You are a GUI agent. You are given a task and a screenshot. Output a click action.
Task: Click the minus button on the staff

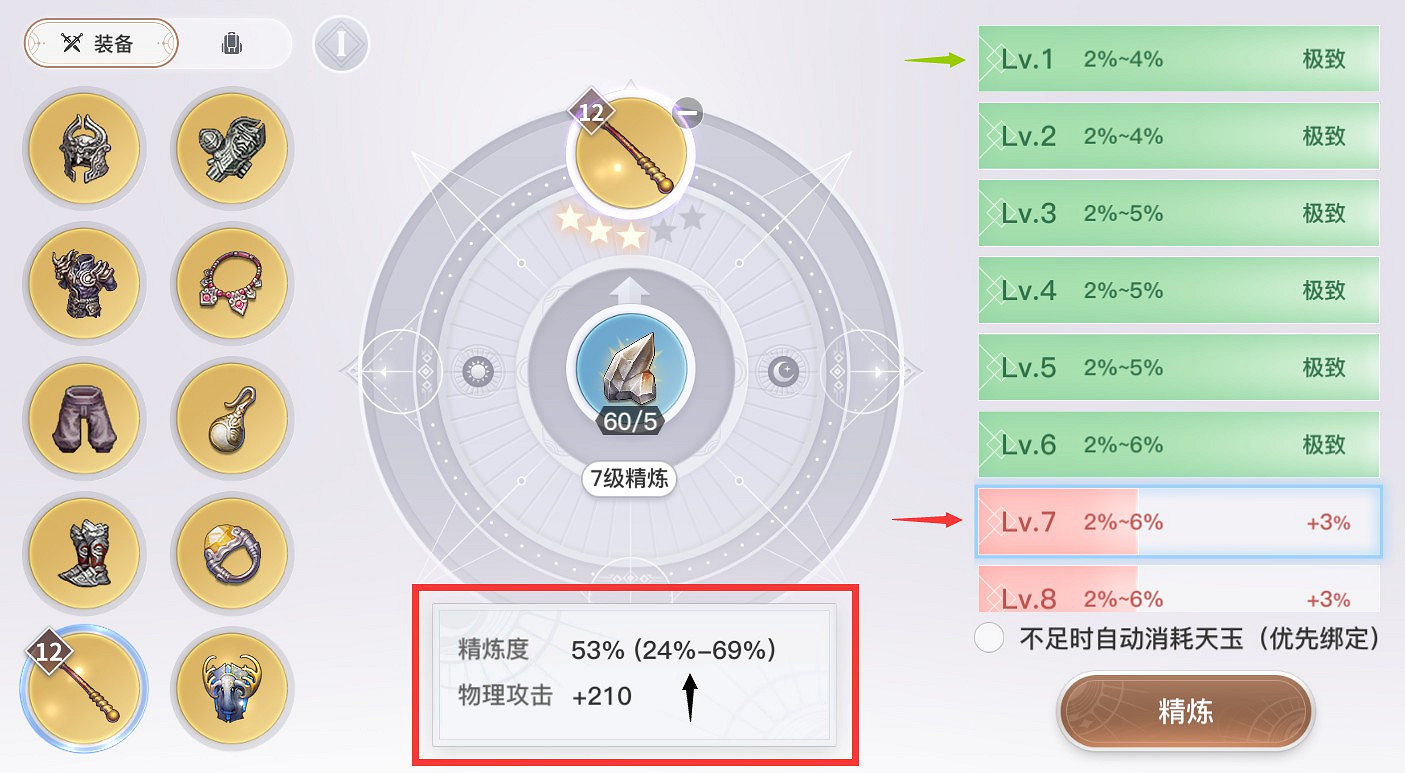pos(687,113)
